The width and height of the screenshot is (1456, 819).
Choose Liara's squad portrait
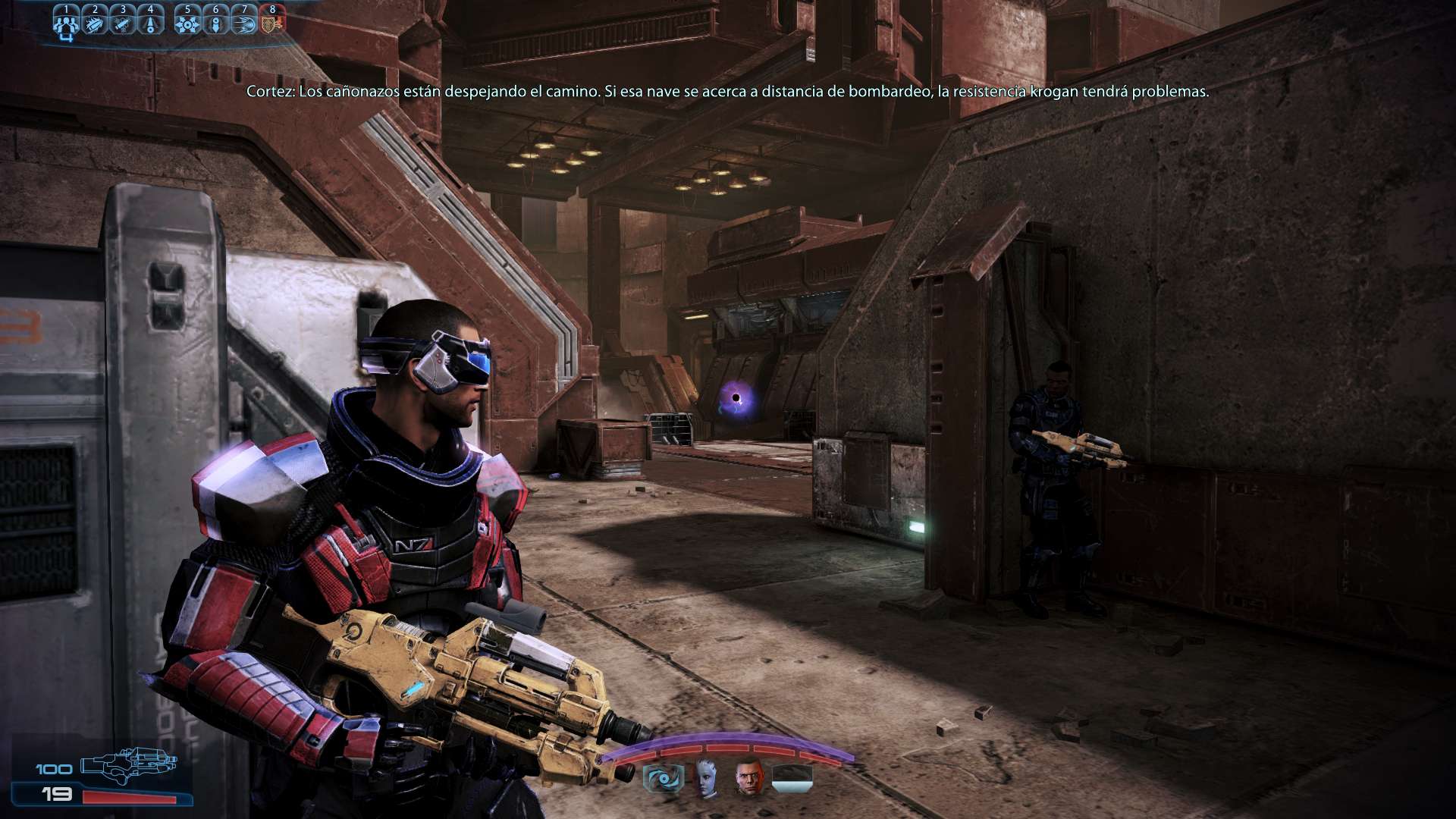tap(706, 777)
